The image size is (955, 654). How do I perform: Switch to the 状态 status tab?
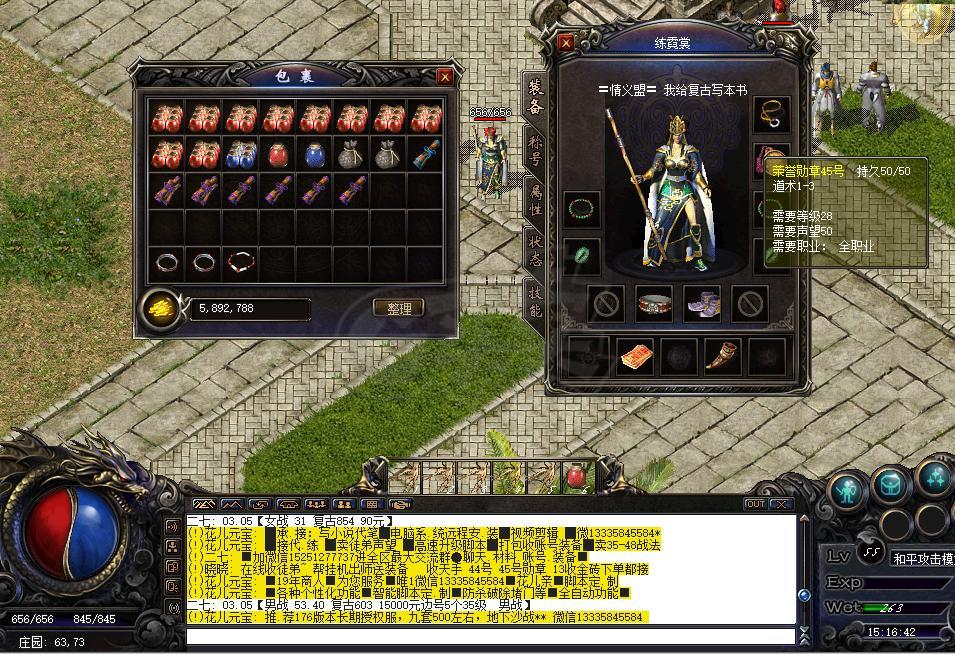pos(535,248)
